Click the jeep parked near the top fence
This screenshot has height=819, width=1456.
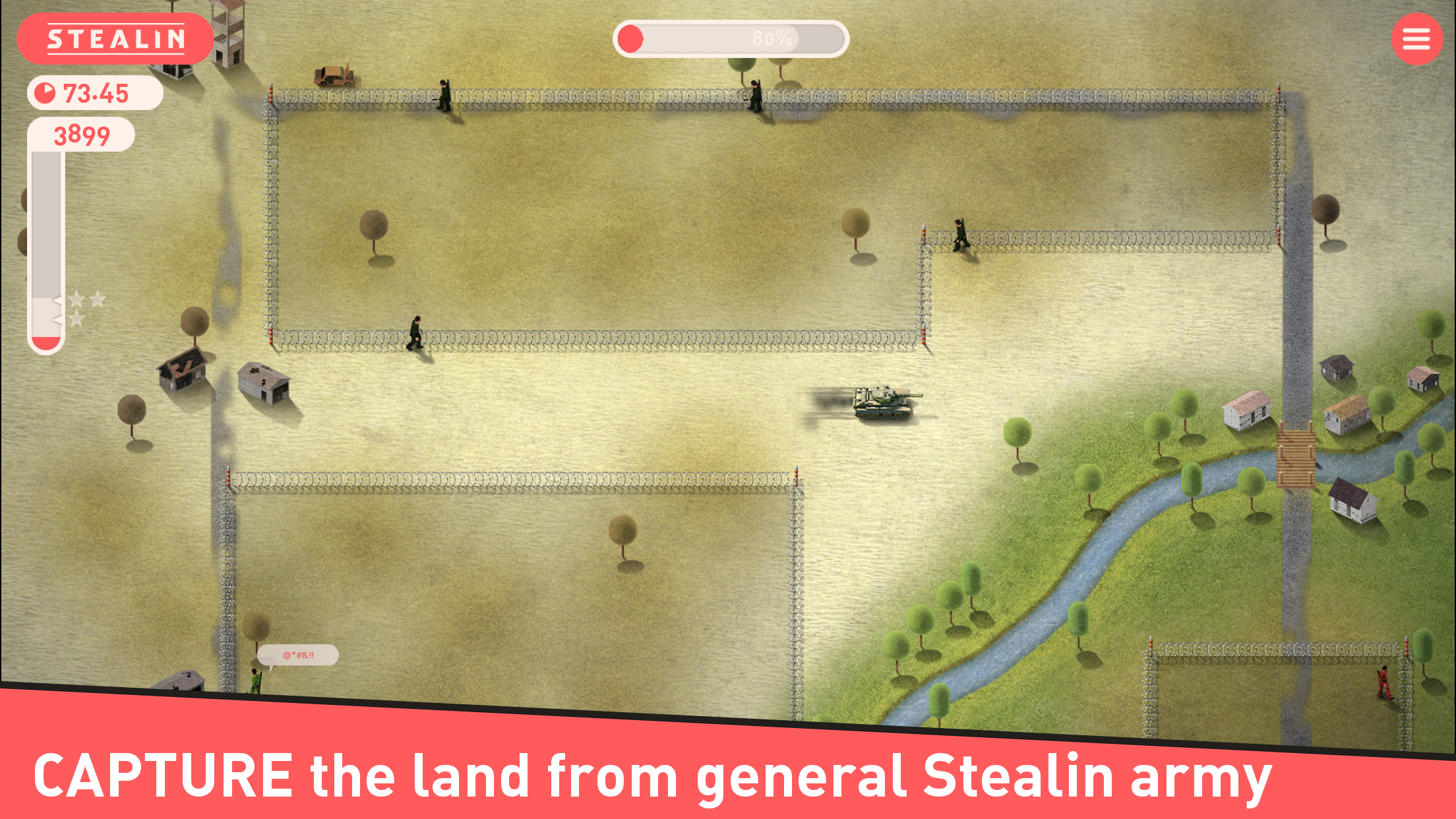[x=335, y=74]
